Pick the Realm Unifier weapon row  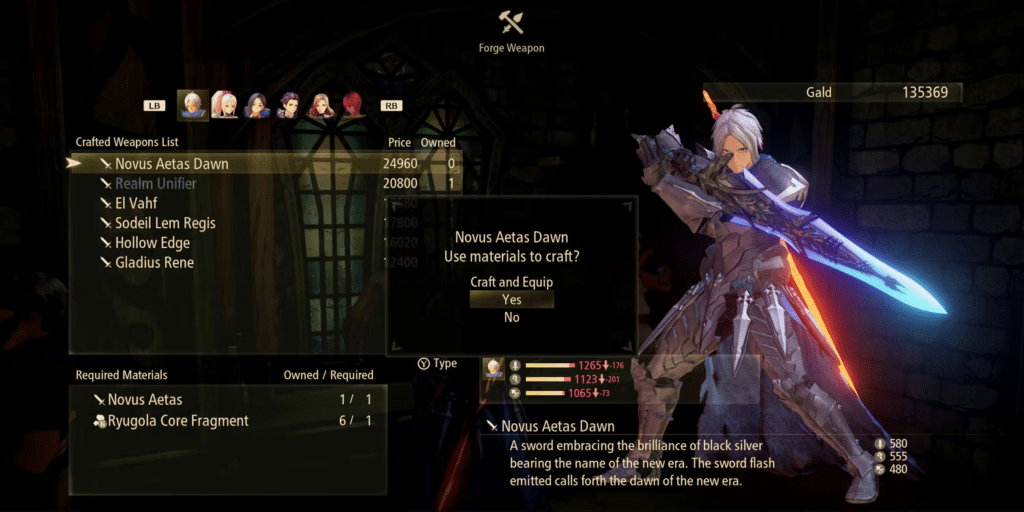click(156, 184)
